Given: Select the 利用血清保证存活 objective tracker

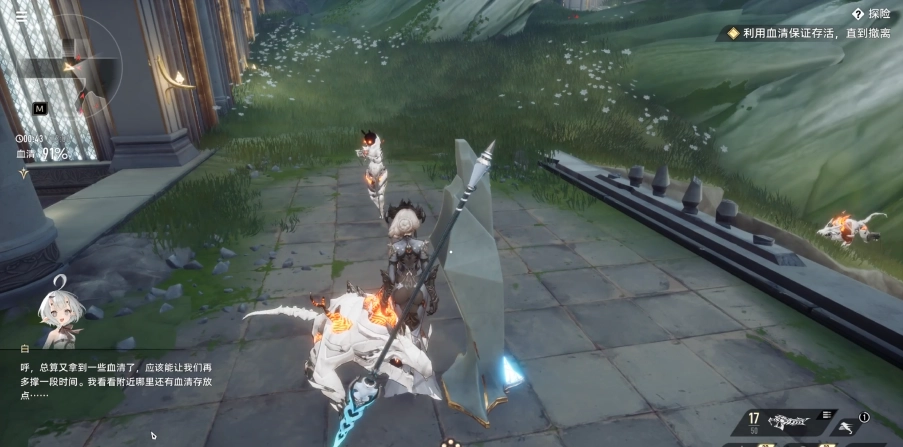Looking at the screenshot, I should pyautogui.click(x=811, y=33).
